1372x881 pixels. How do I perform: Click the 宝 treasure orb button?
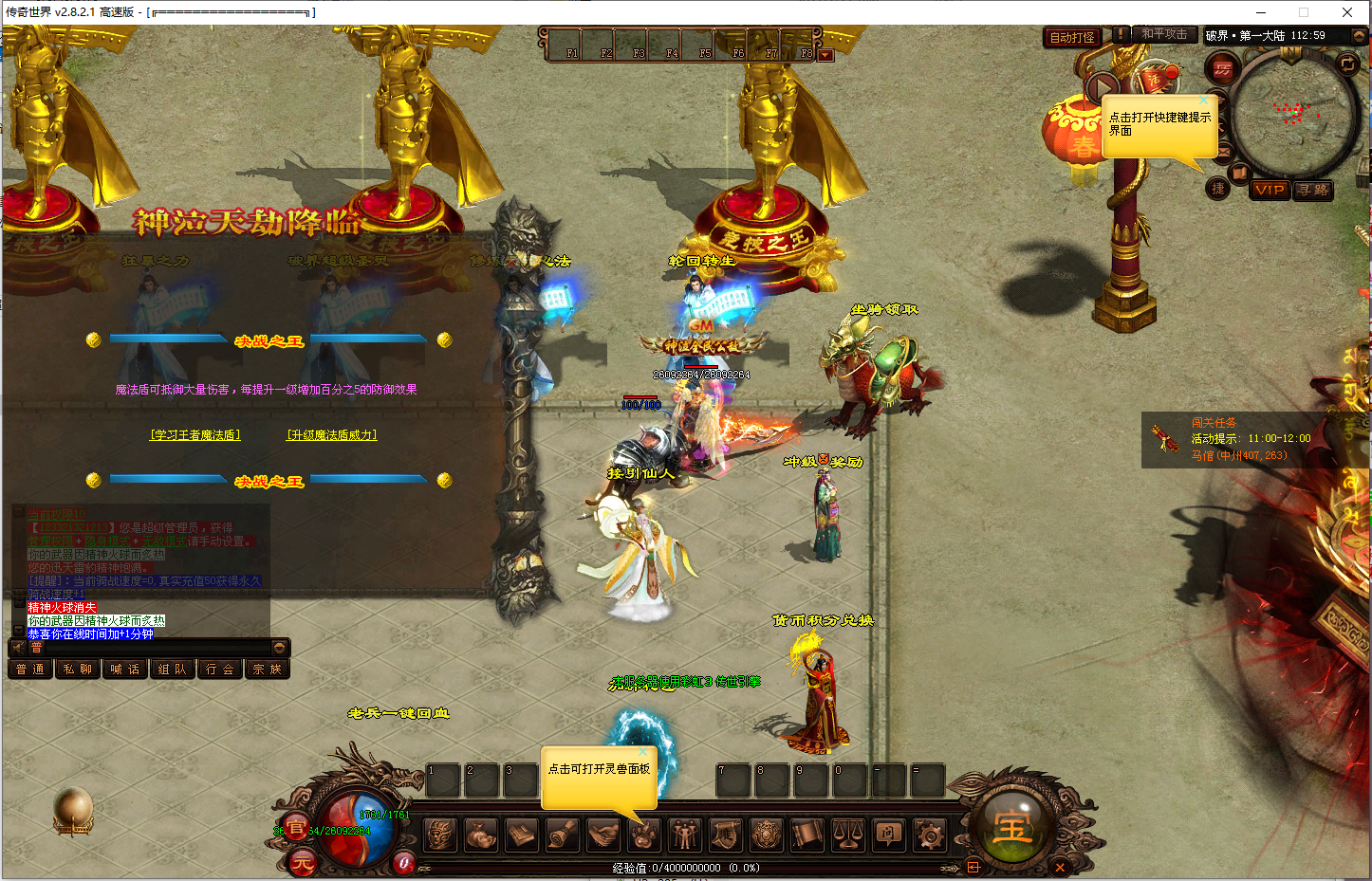(1011, 828)
